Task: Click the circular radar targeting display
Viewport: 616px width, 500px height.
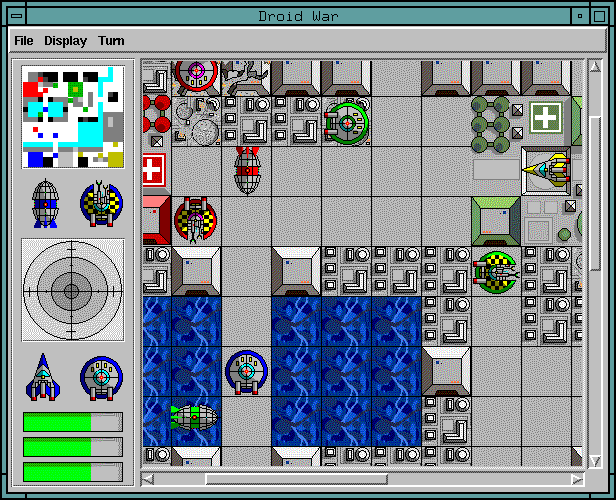Action: (x=72, y=290)
